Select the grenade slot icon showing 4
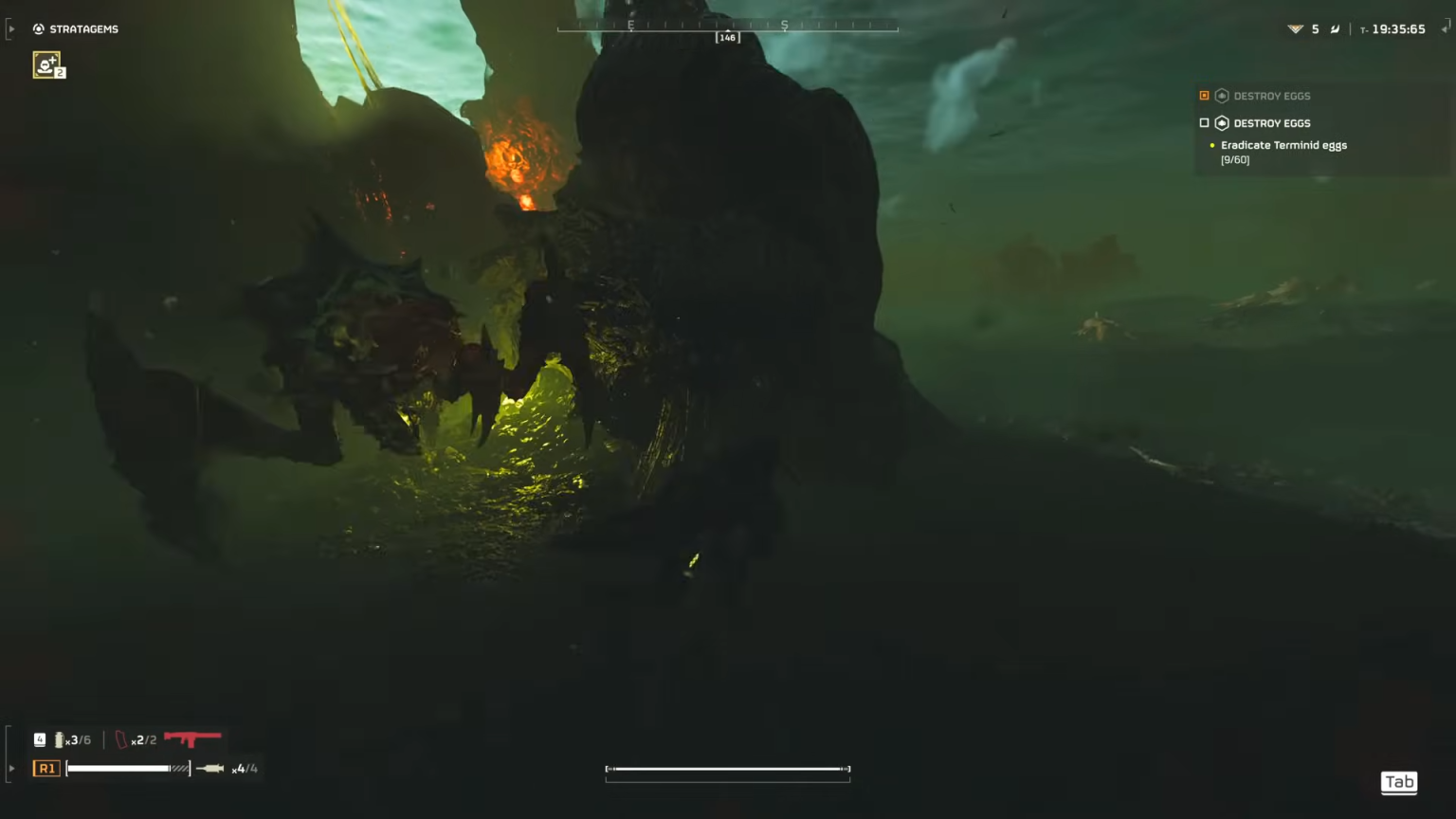Viewport: 1456px width, 819px height. click(x=39, y=737)
